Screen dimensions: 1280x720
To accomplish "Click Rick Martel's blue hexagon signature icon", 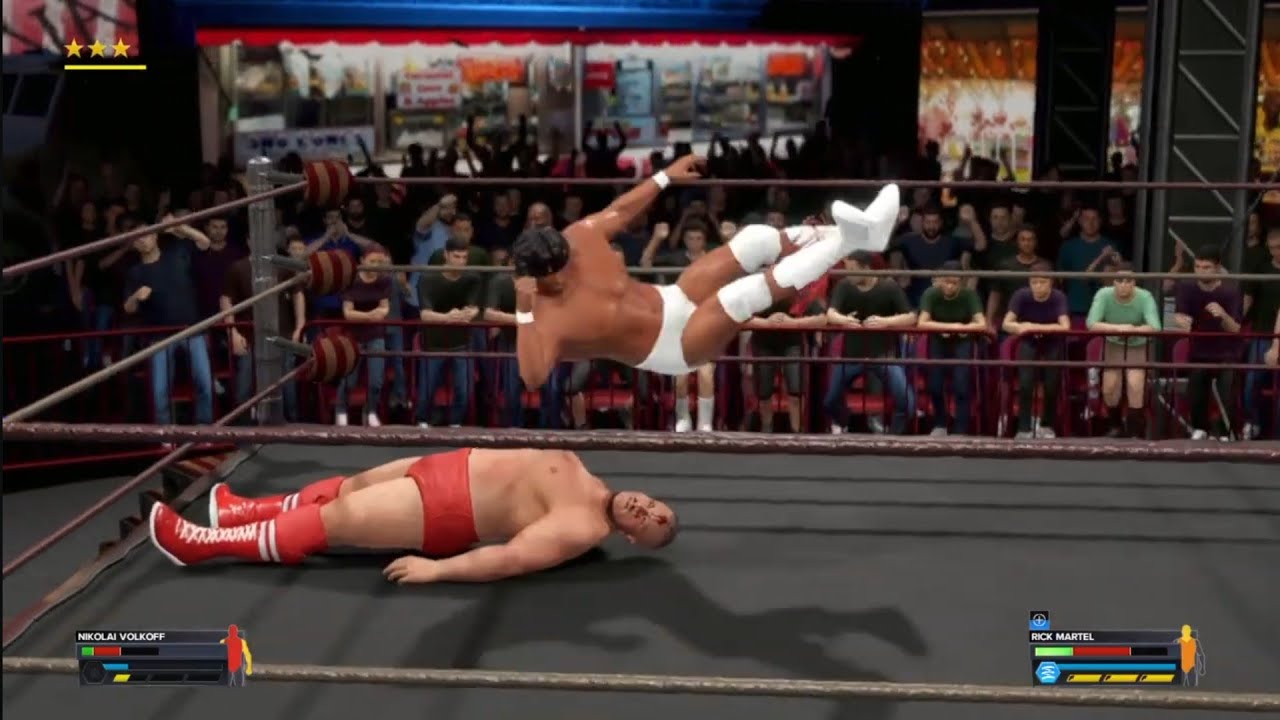I will coord(1047,671).
